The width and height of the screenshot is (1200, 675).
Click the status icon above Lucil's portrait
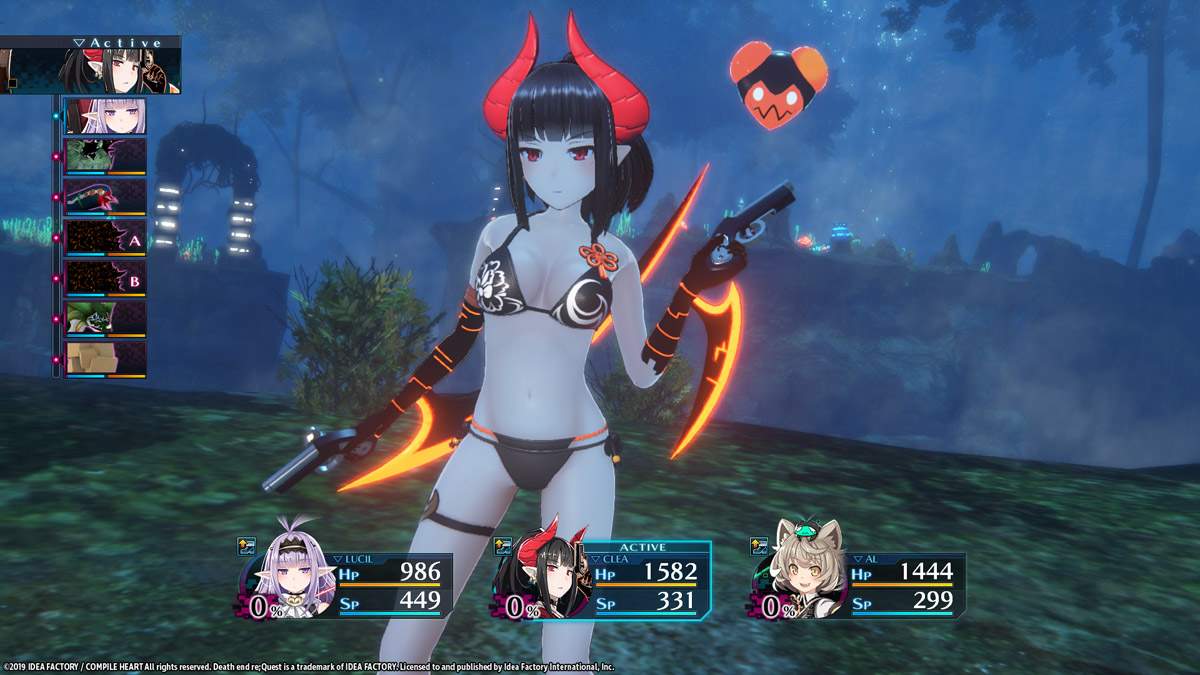click(246, 546)
